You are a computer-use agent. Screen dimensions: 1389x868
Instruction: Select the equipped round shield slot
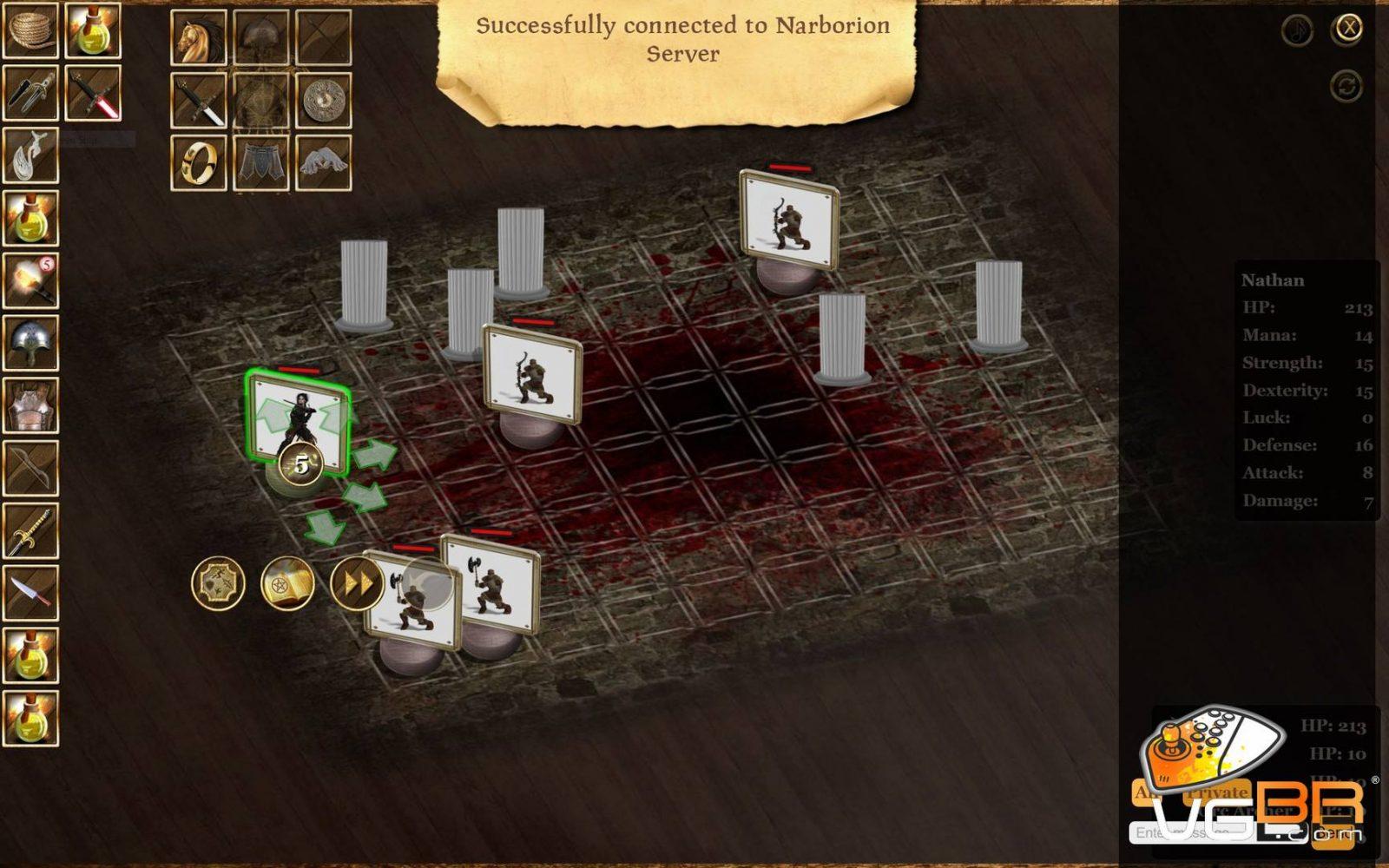(324, 100)
